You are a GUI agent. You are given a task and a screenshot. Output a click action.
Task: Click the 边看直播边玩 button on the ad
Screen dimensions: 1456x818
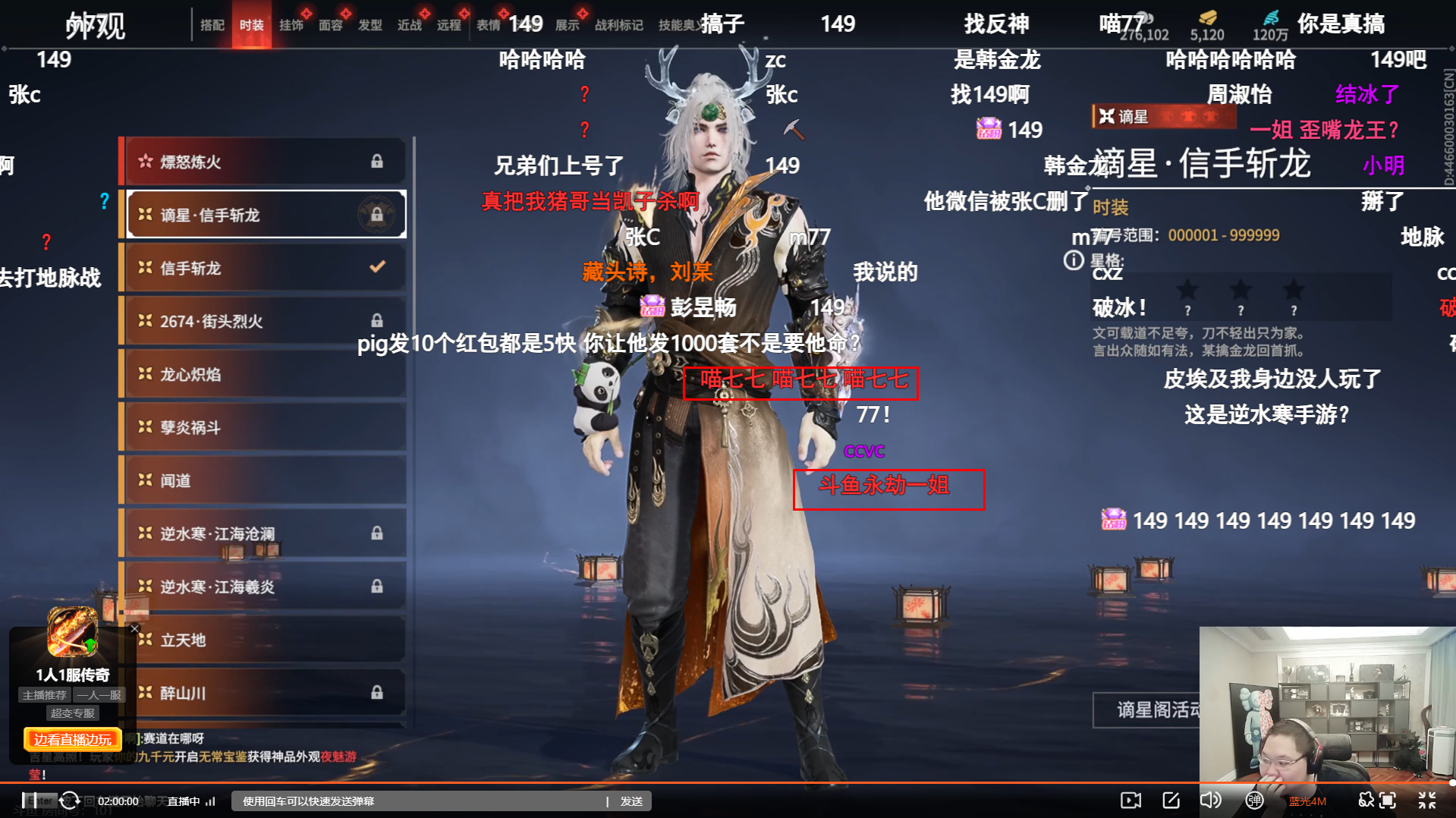click(x=71, y=739)
